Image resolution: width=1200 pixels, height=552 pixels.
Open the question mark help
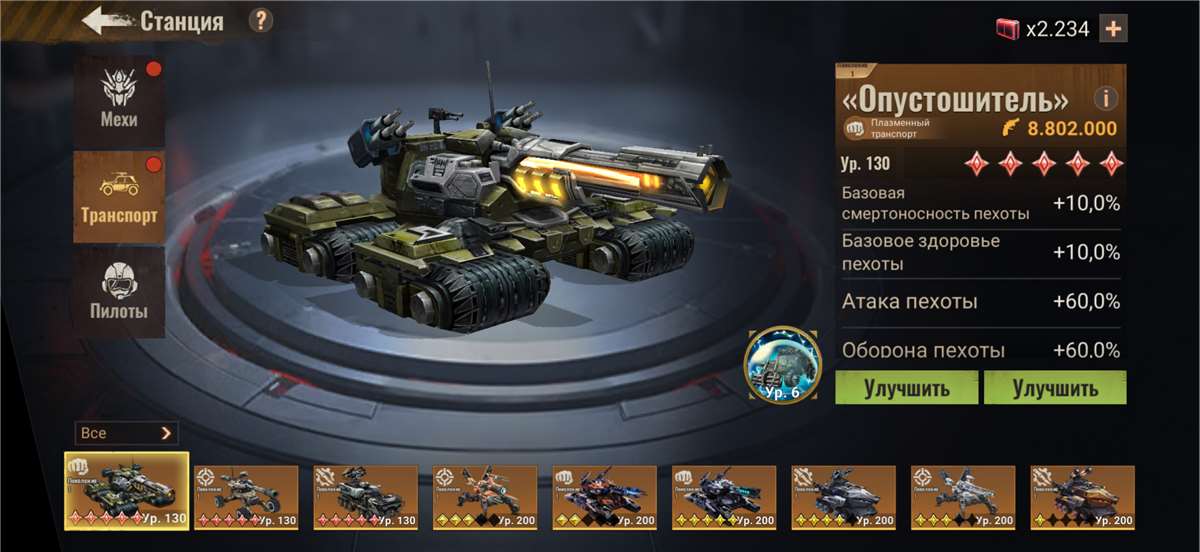coord(260,20)
